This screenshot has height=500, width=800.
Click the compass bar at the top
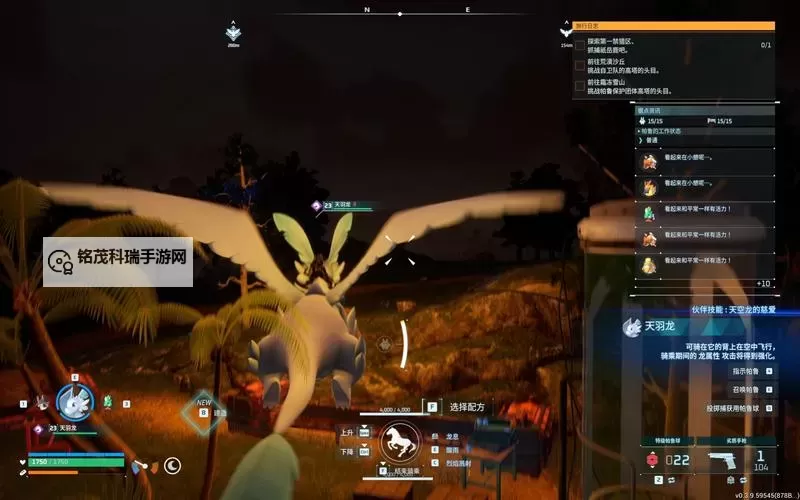click(x=400, y=13)
